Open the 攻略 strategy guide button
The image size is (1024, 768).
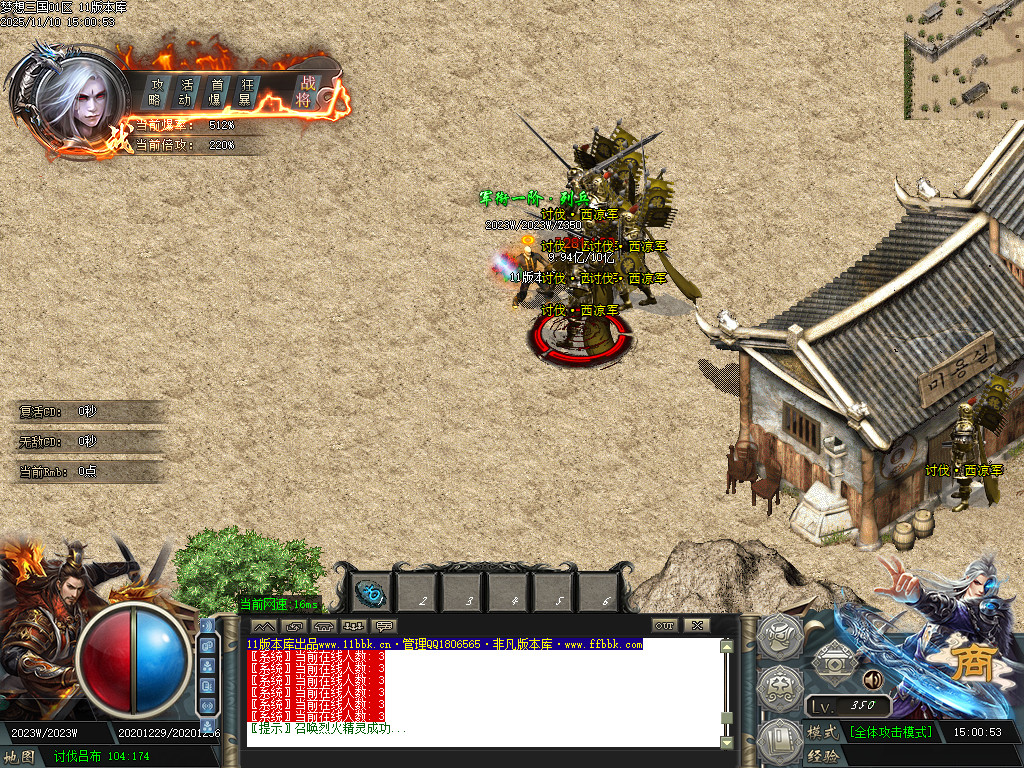tap(156, 91)
